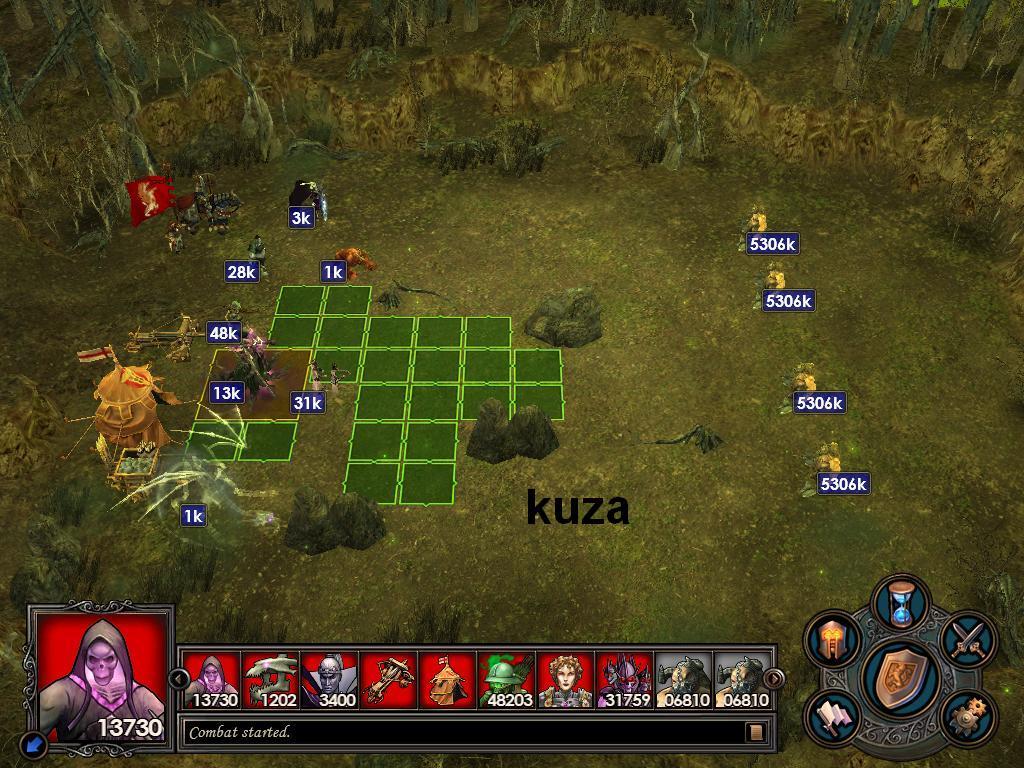This screenshot has width=1024, height=768.
Task: Click the blue arrow below the portrait
Action: pos(34,744)
